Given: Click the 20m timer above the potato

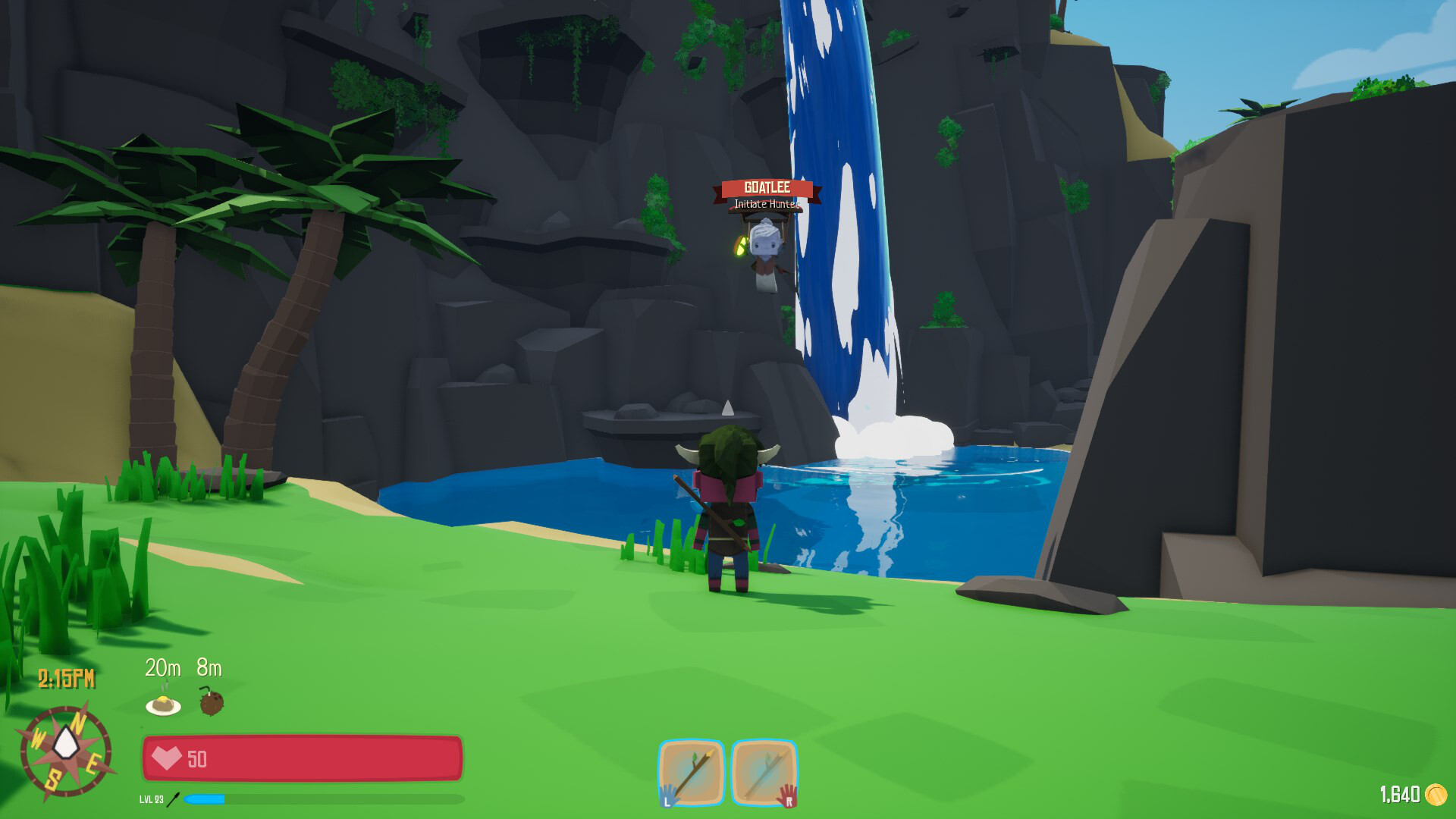Looking at the screenshot, I should coord(162,670).
